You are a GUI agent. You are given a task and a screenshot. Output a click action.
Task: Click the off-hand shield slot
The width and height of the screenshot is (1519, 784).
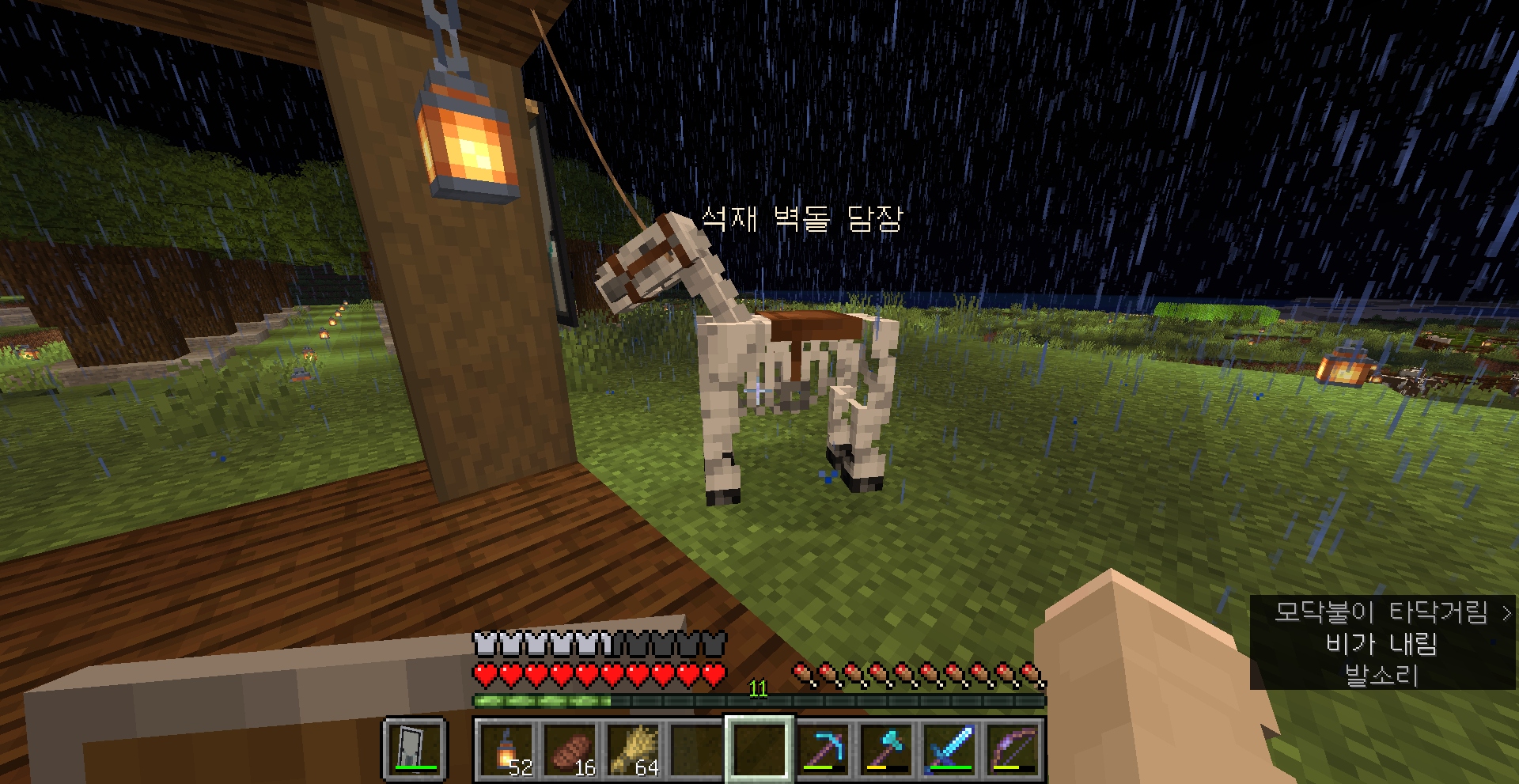coord(415,749)
